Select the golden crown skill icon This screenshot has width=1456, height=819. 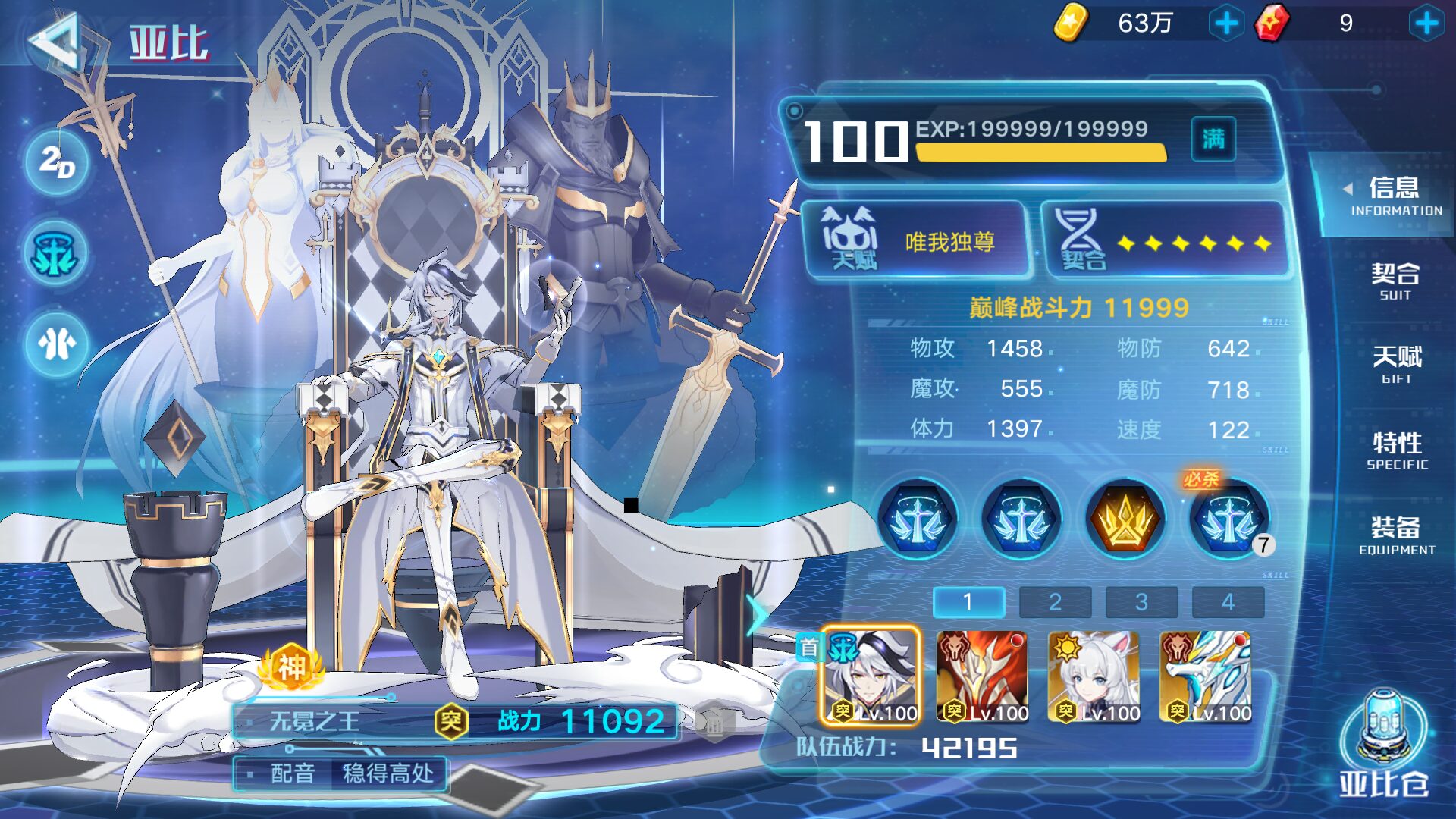(x=1125, y=519)
